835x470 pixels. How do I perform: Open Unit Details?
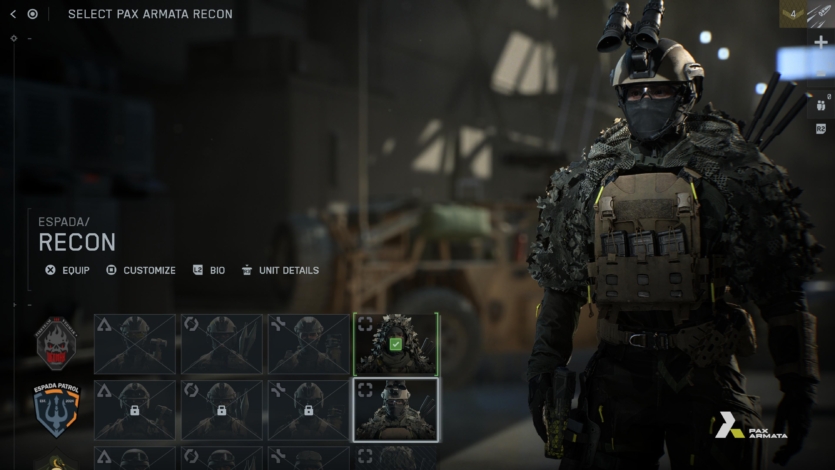pyautogui.click(x=280, y=270)
